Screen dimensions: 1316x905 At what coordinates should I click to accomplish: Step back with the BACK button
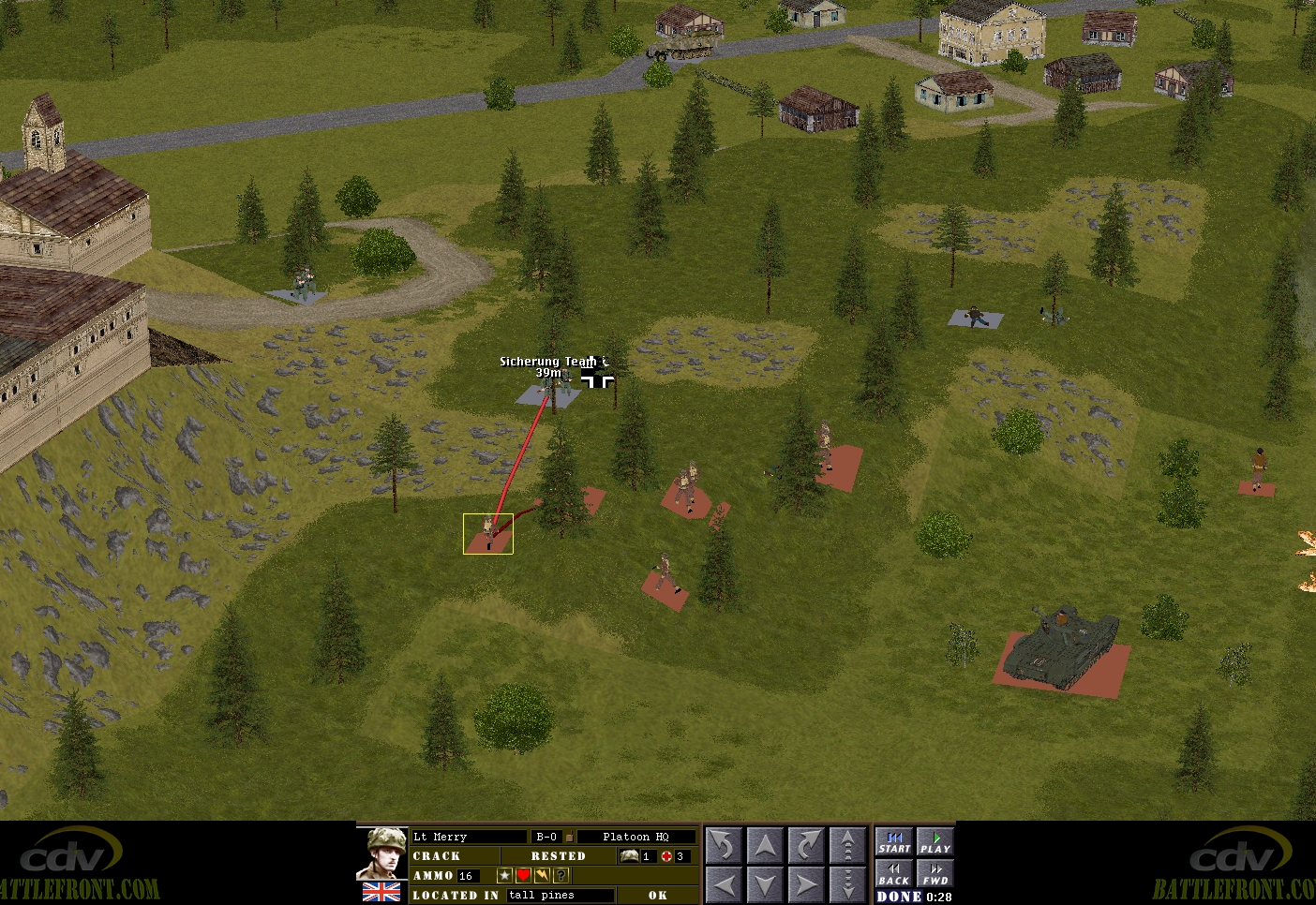pyautogui.click(x=894, y=875)
